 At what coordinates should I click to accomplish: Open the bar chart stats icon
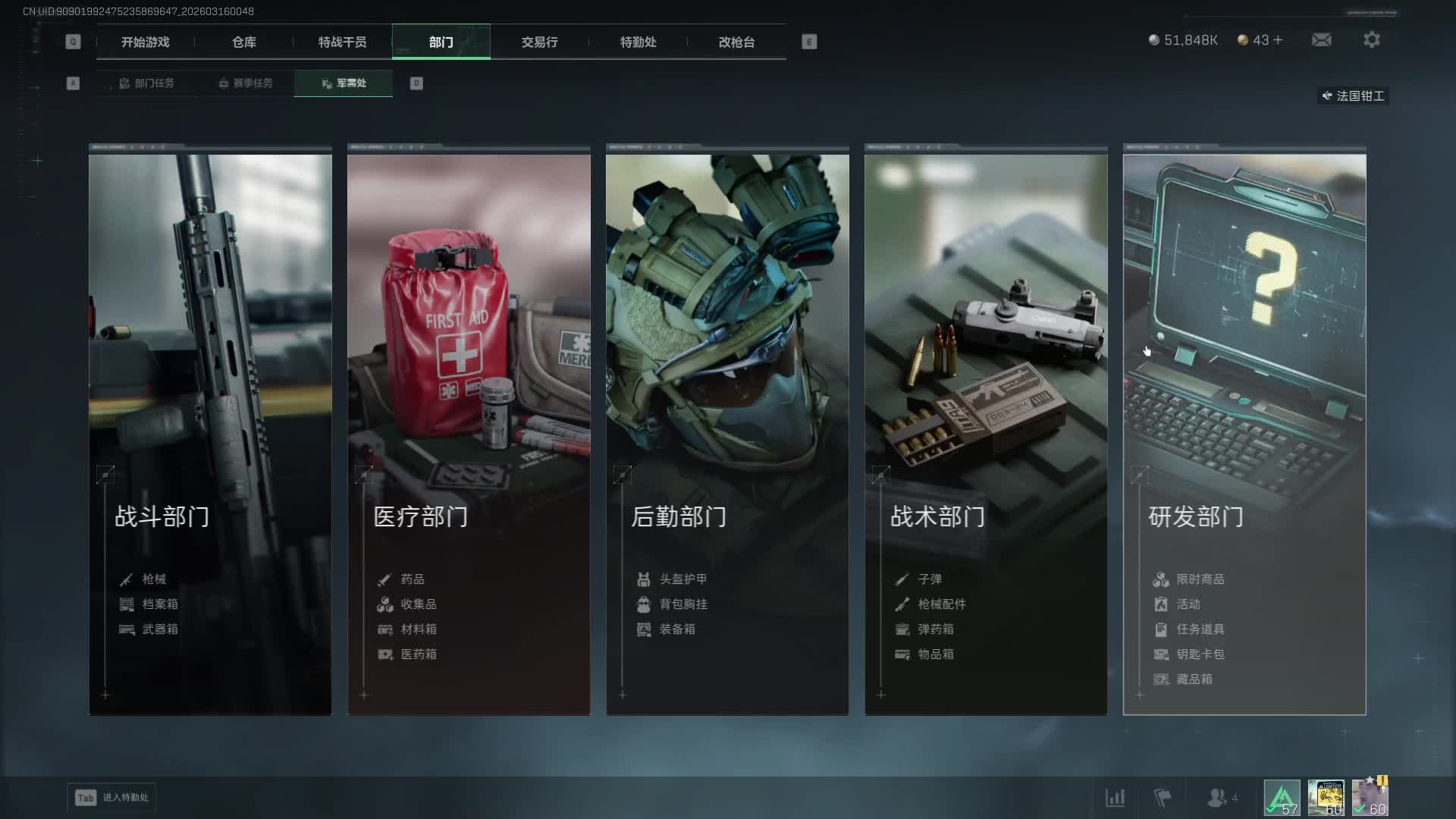tap(1115, 798)
